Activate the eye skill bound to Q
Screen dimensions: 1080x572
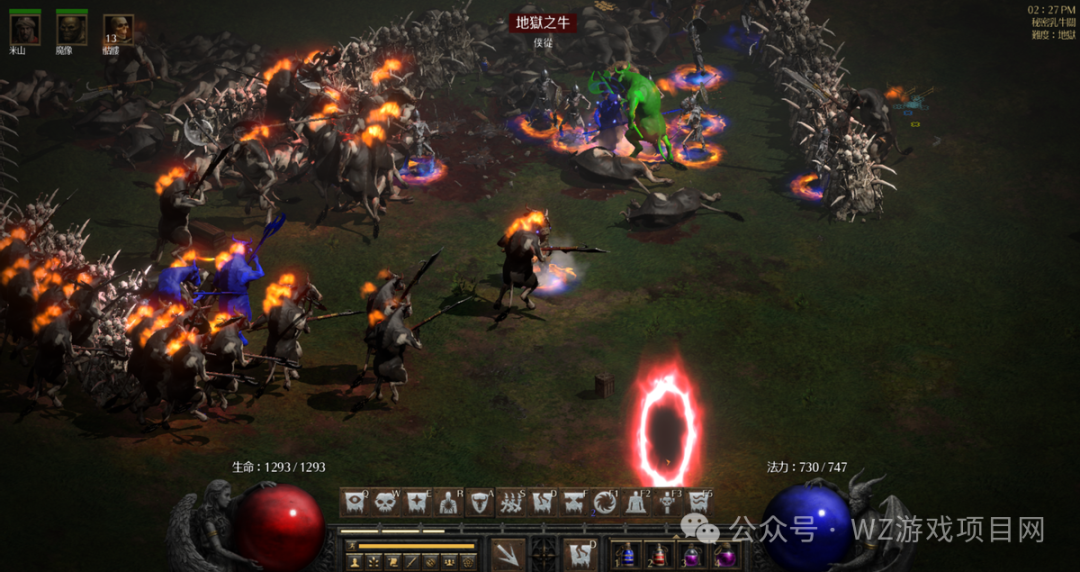[356, 502]
